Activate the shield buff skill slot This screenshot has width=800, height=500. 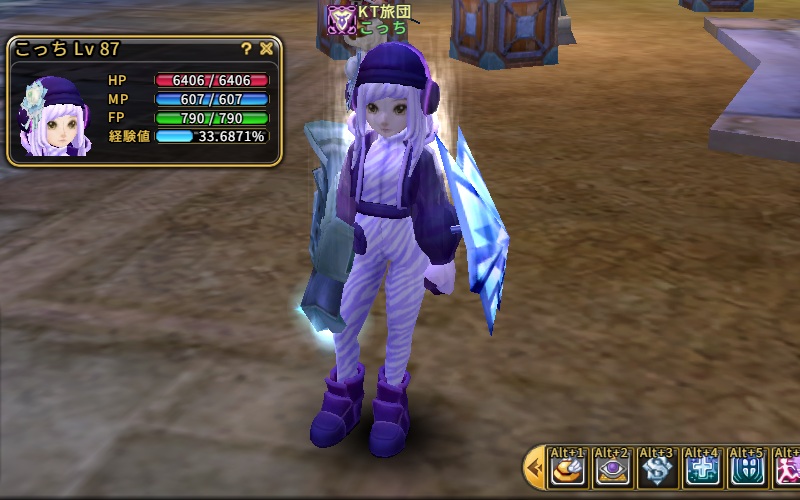(747, 469)
